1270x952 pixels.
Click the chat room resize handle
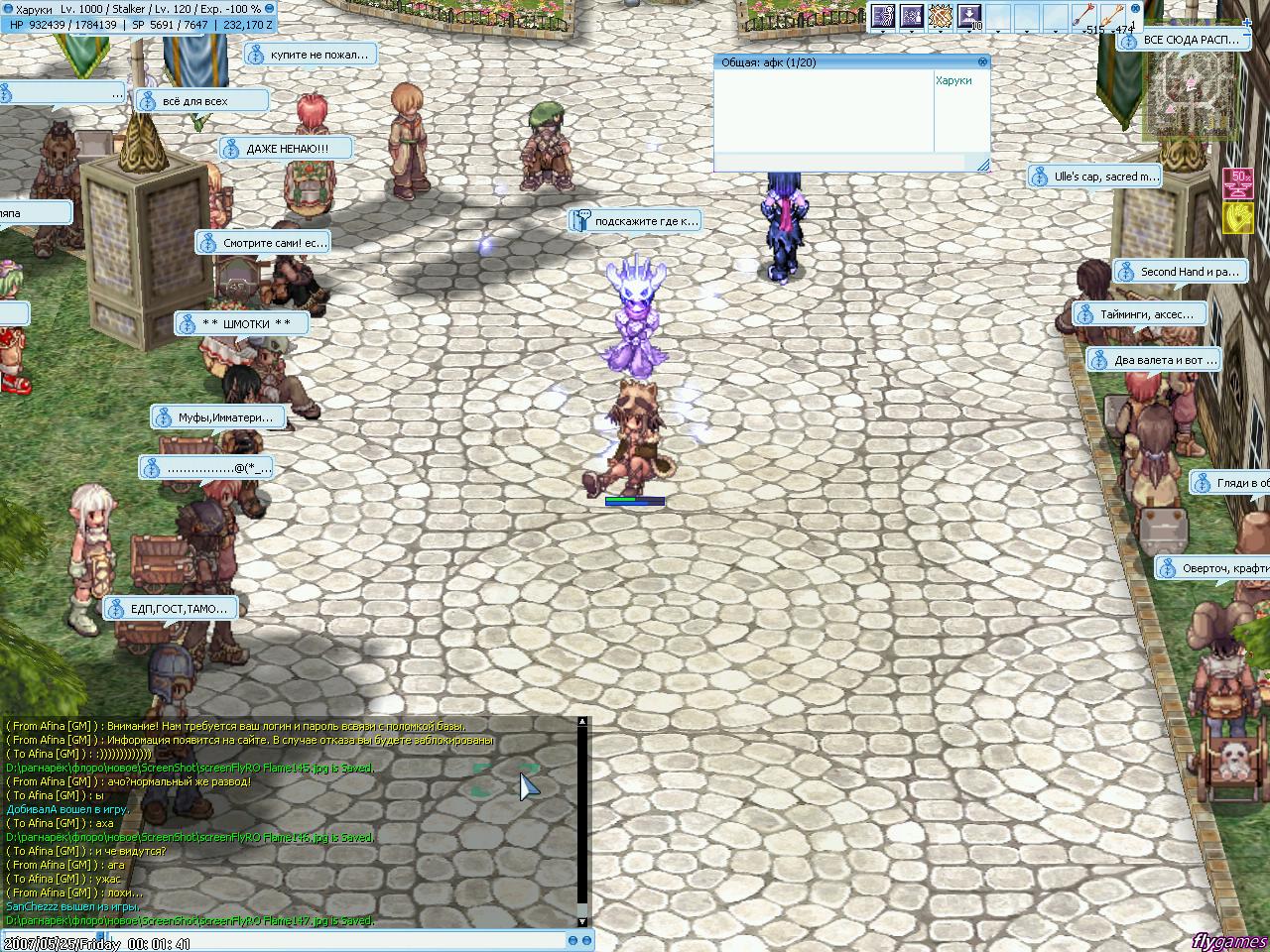(x=982, y=165)
